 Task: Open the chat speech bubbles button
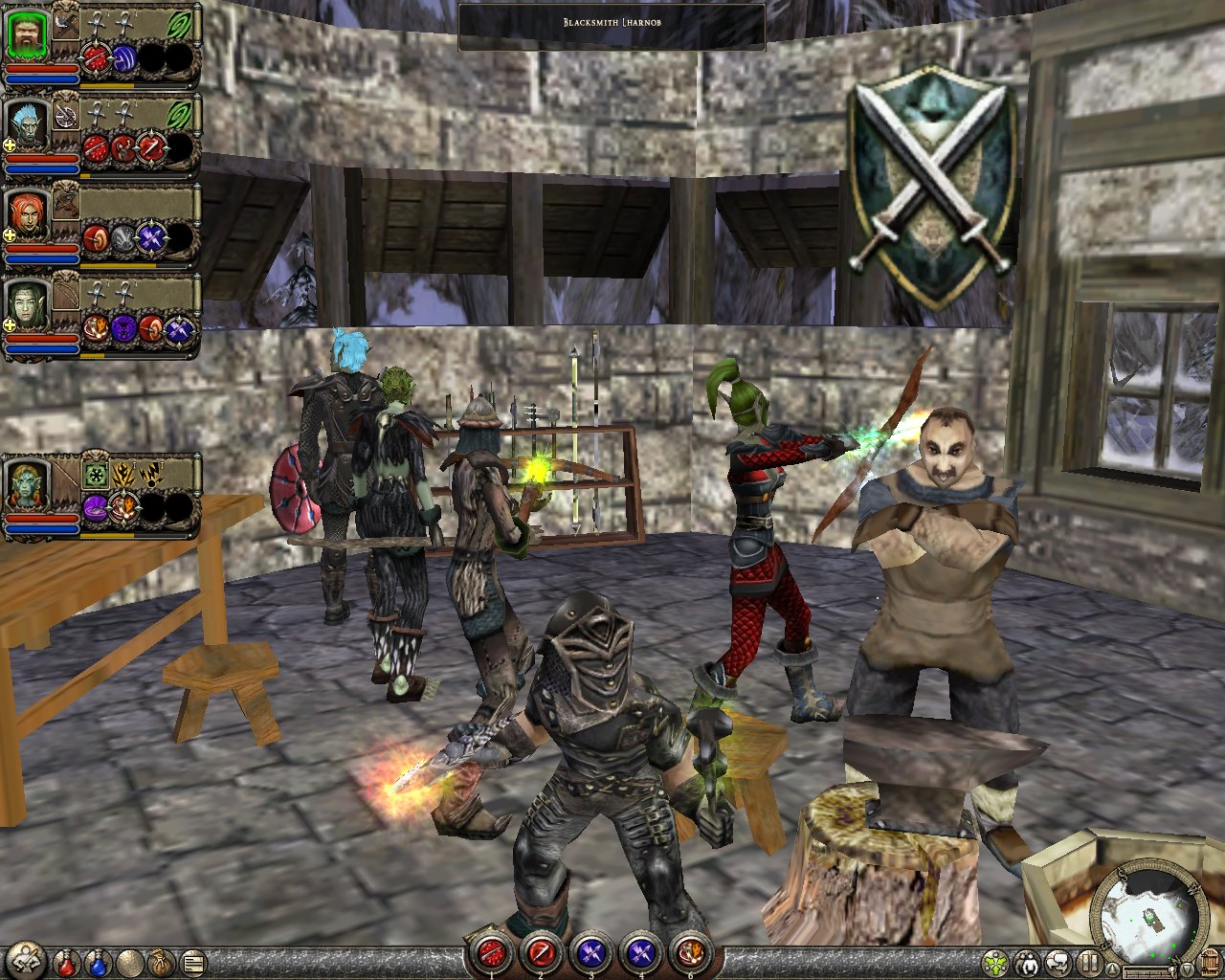[1058, 961]
